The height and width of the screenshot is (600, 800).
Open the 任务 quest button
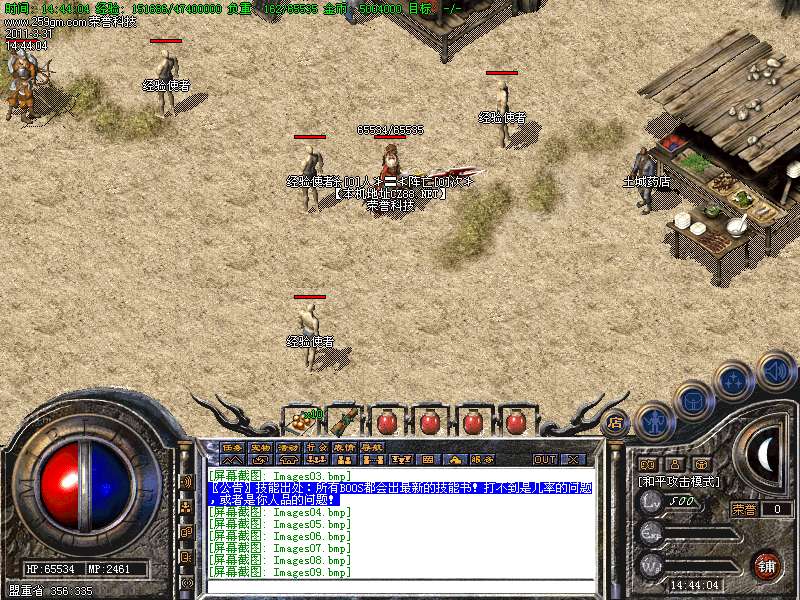click(232, 447)
